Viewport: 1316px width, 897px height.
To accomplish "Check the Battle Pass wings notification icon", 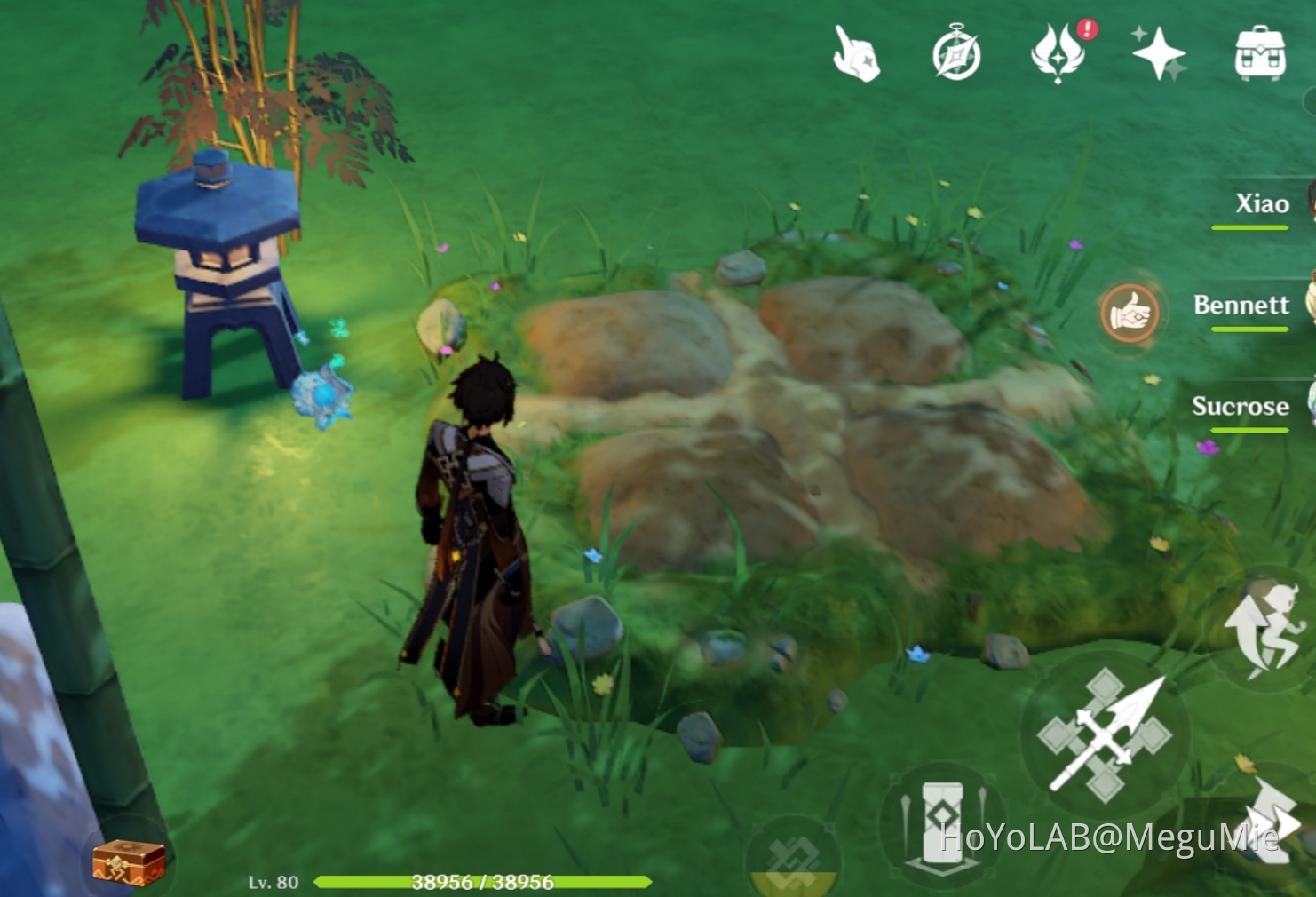I will [1058, 53].
